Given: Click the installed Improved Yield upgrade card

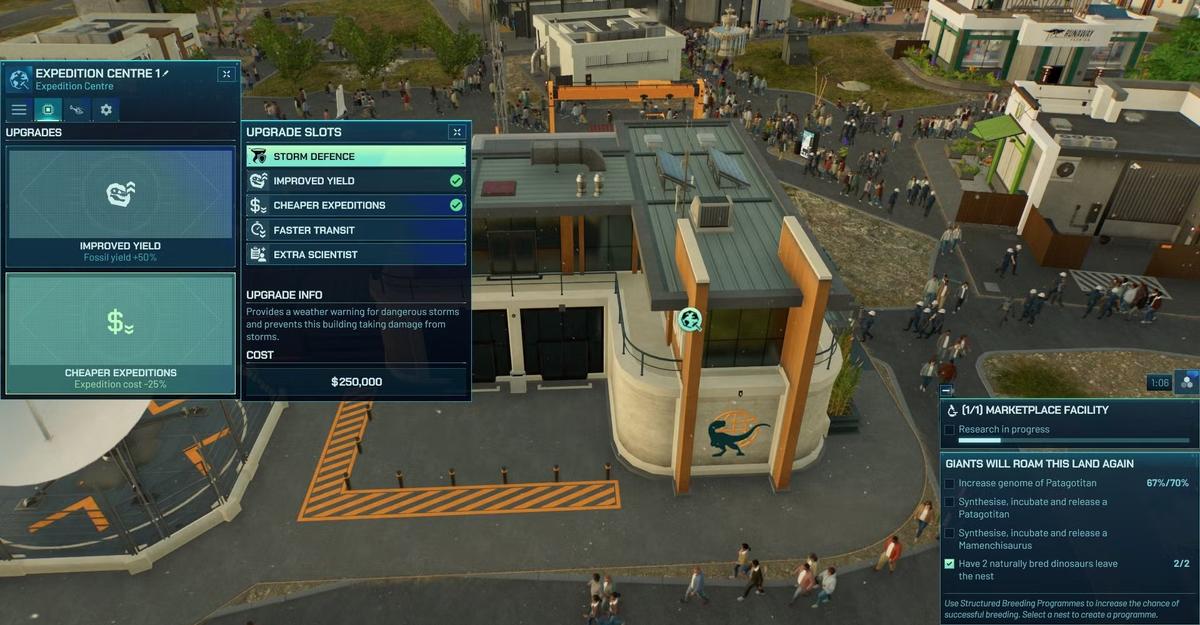Looking at the screenshot, I should 120,206.
